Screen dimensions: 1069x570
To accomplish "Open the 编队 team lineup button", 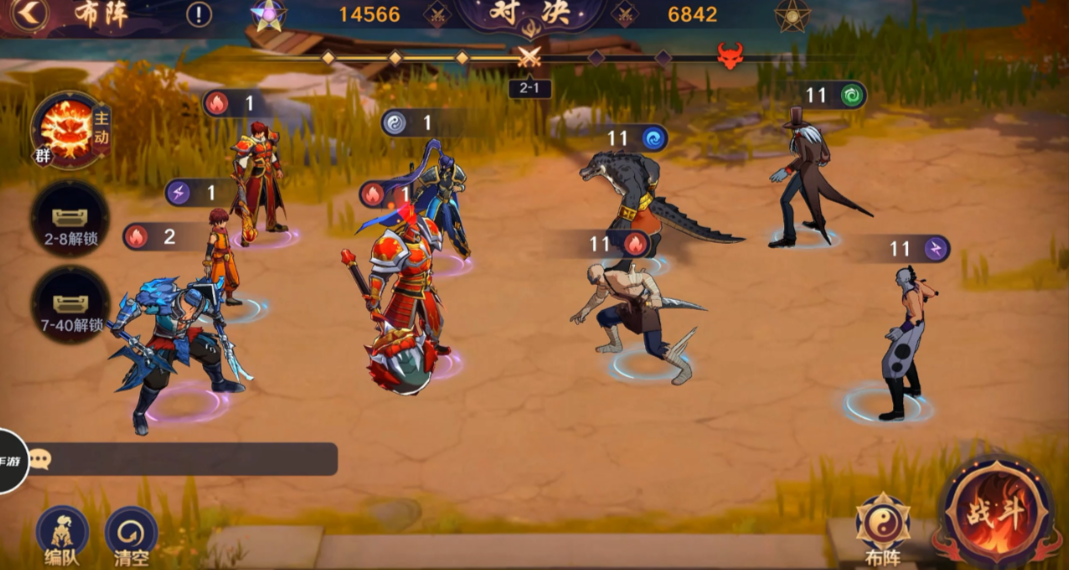I will pyautogui.click(x=62, y=535).
